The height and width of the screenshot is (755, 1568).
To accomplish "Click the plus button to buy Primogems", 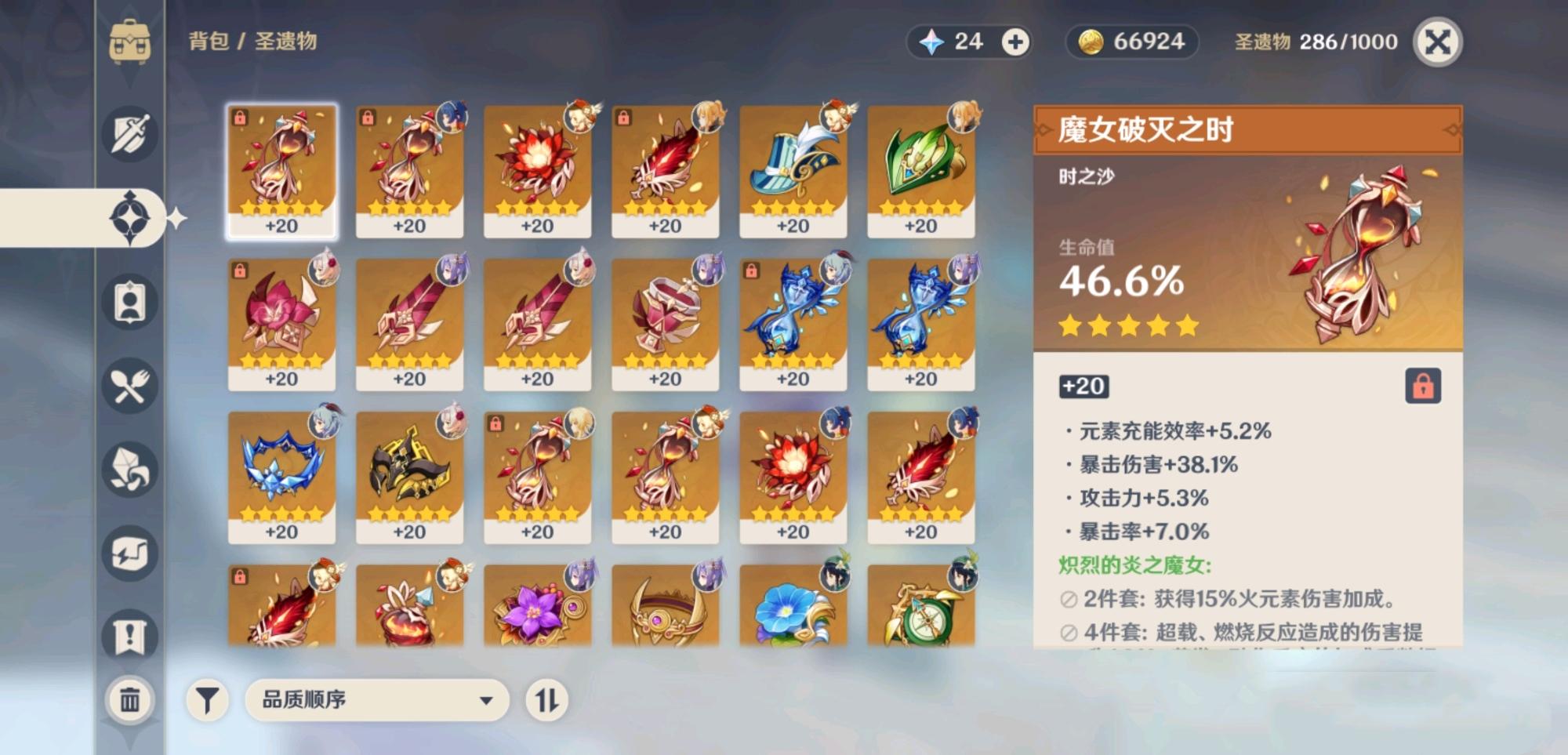I will point(1017,42).
